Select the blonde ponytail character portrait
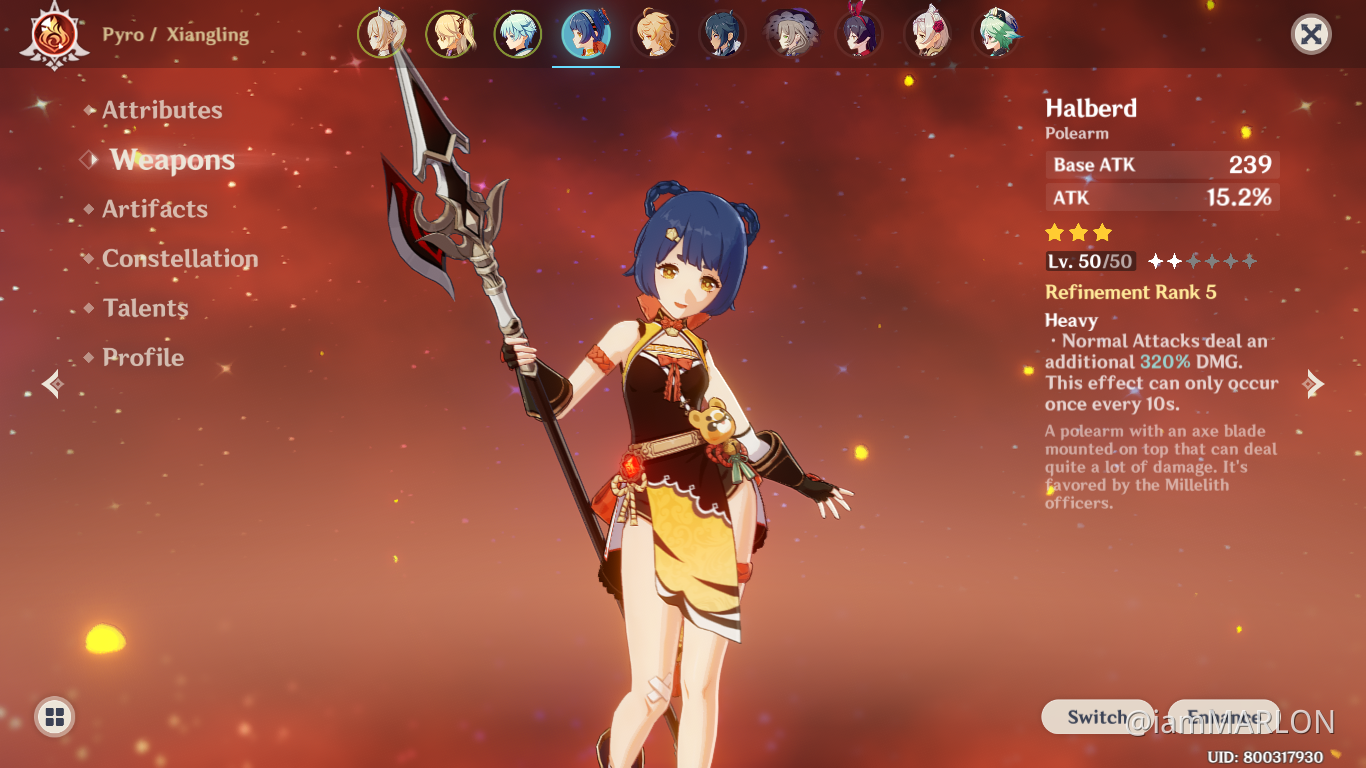Image resolution: width=1366 pixels, height=768 pixels. pyautogui.click(x=450, y=33)
